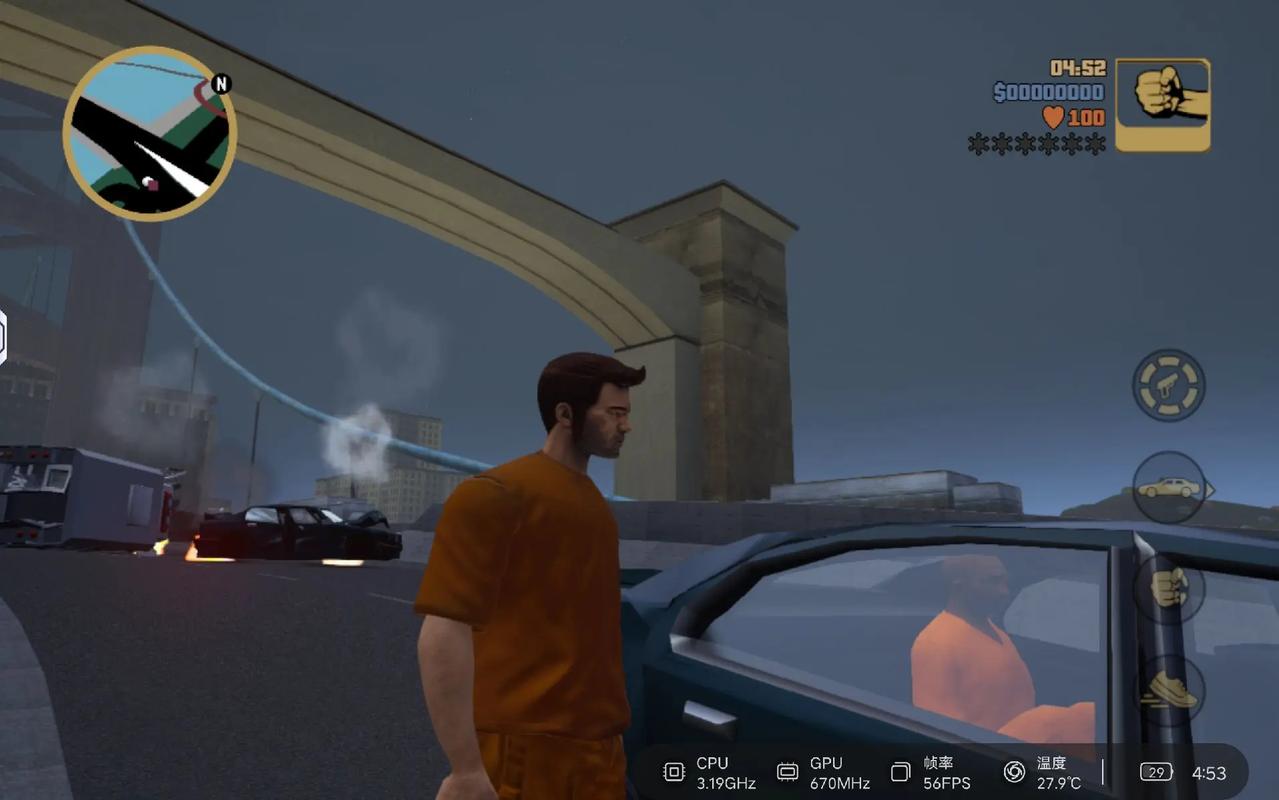Hit the punch fist attack button

pyautogui.click(x=1168, y=588)
